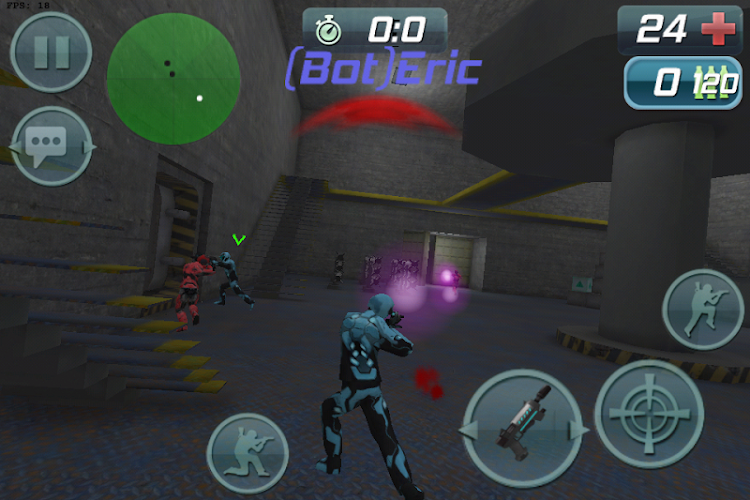Tap the green radar minimap
The image size is (750, 500).
click(174, 78)
